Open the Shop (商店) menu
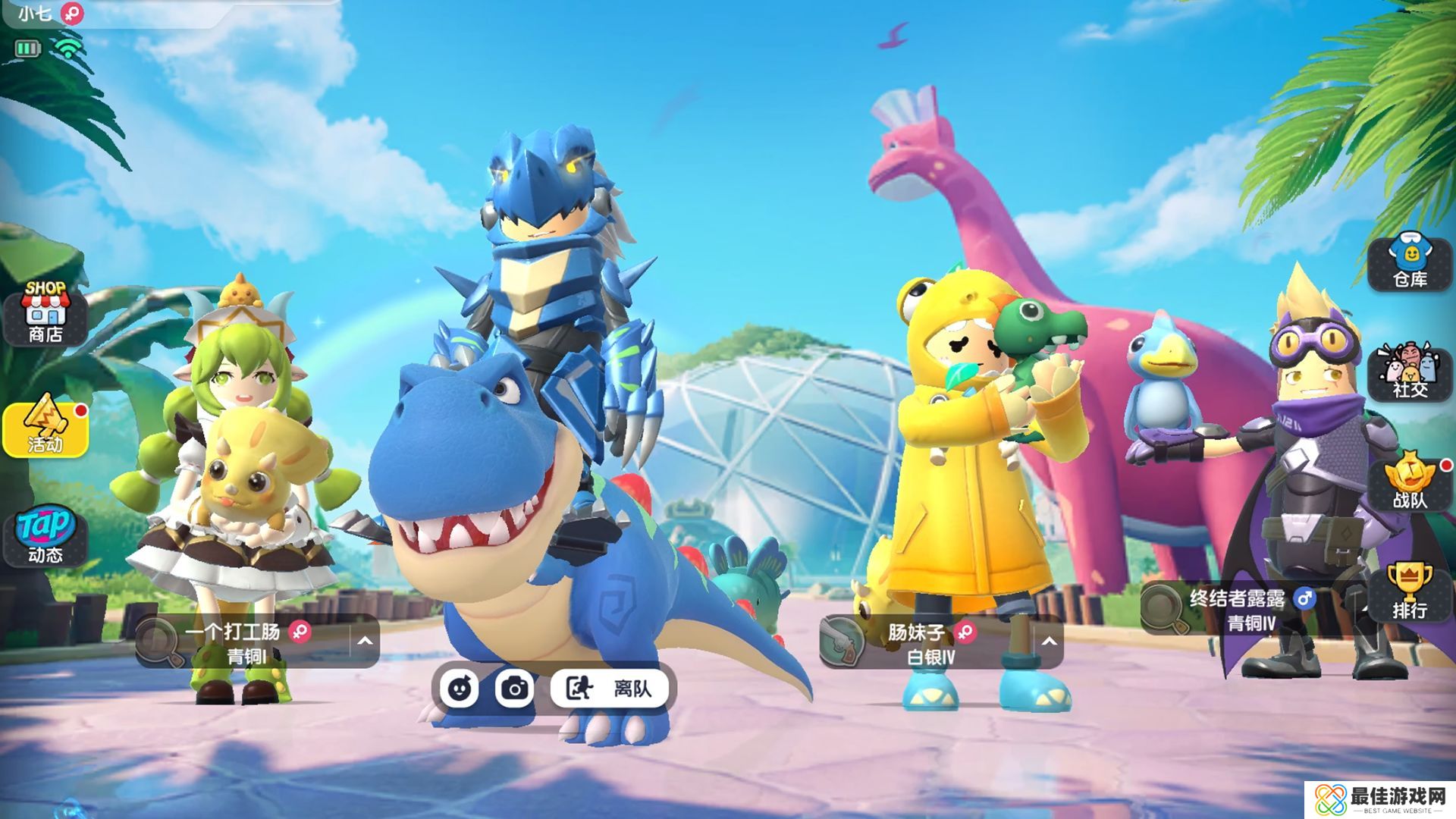1456x819 pixels. (45, 312)
